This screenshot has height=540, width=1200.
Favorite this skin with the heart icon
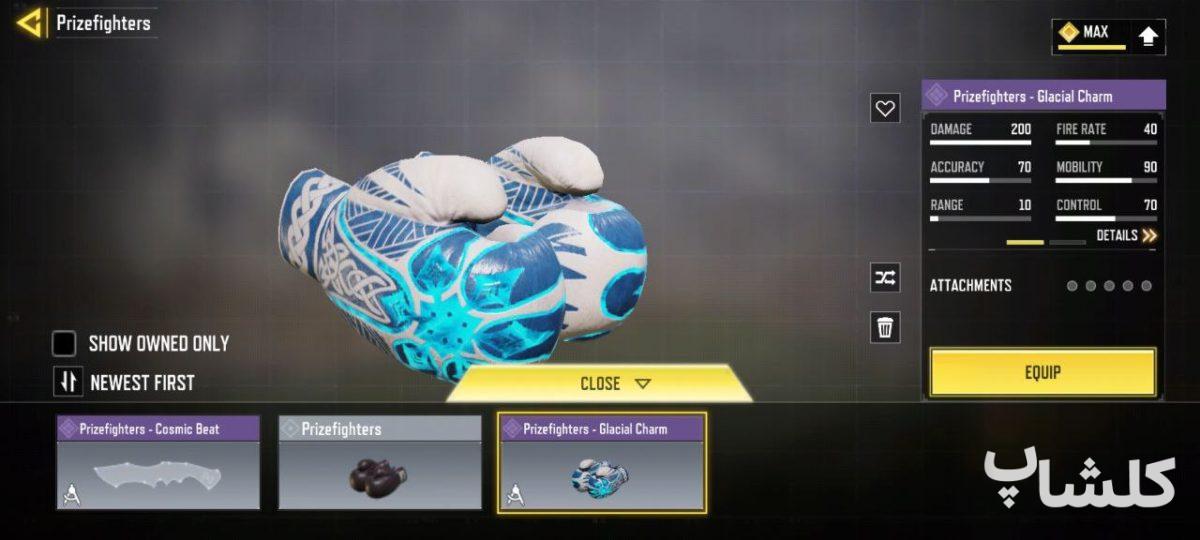pyautogui.click(x=885, y=108)
